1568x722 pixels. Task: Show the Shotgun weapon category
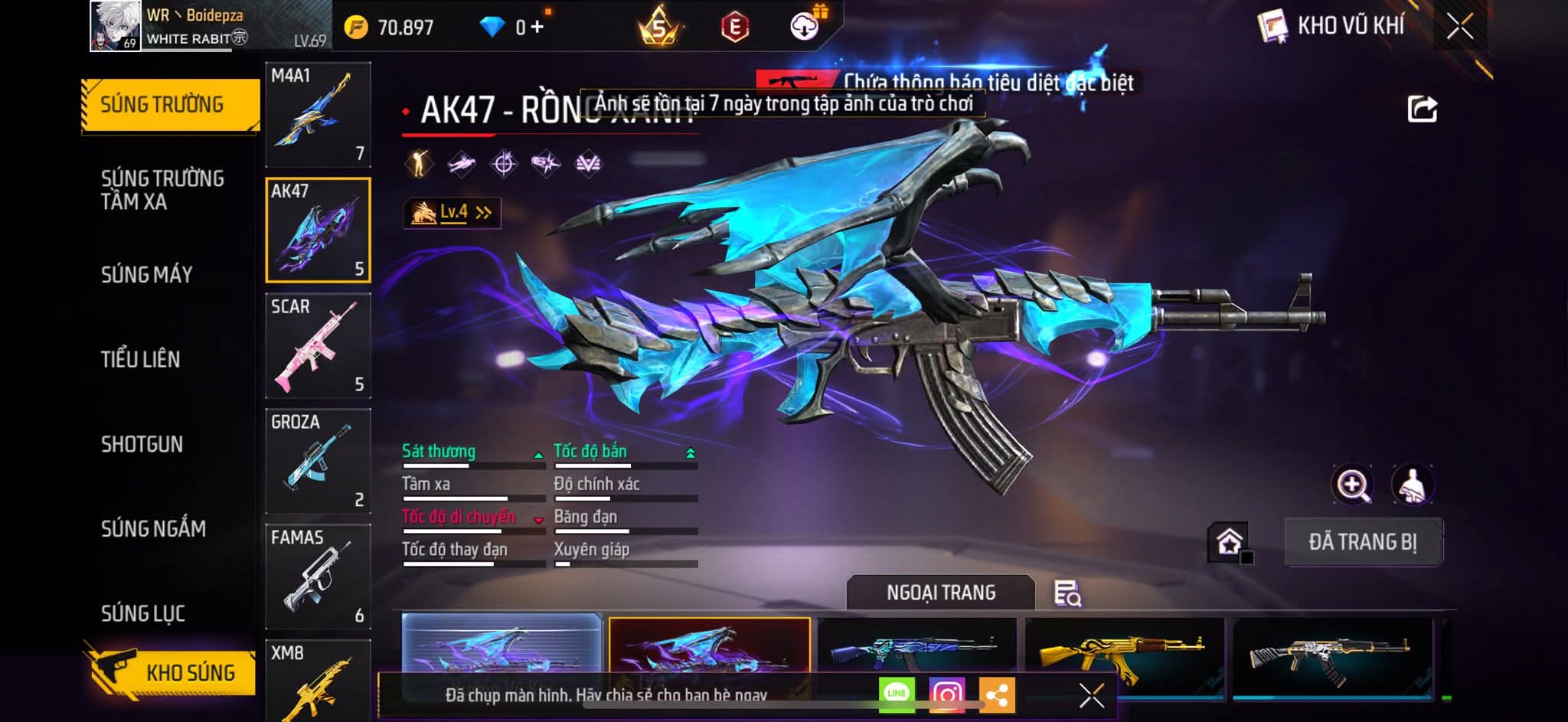[142, 444]
